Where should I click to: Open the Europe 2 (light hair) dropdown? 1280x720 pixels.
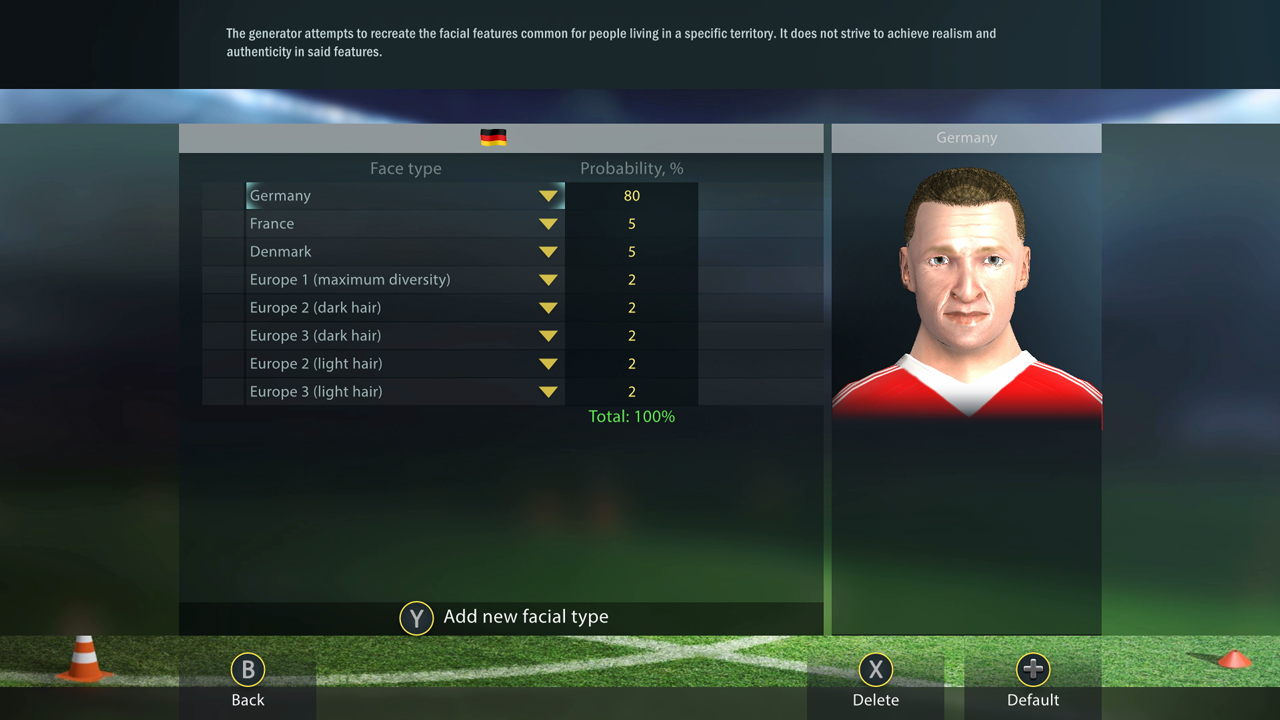(548, 363)
